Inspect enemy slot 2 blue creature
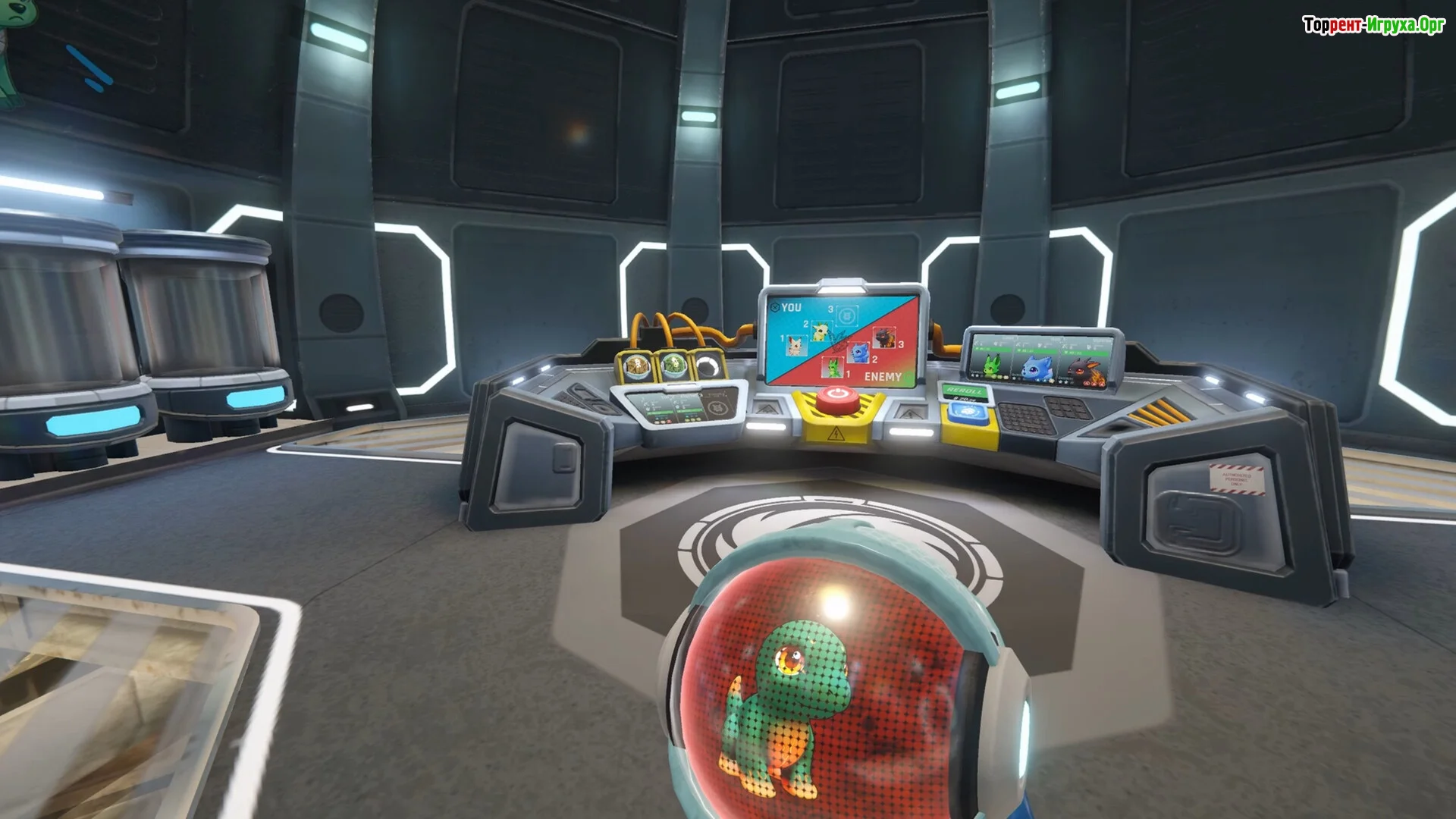This screenshot has width=1456, height=819. coord(859,352)
